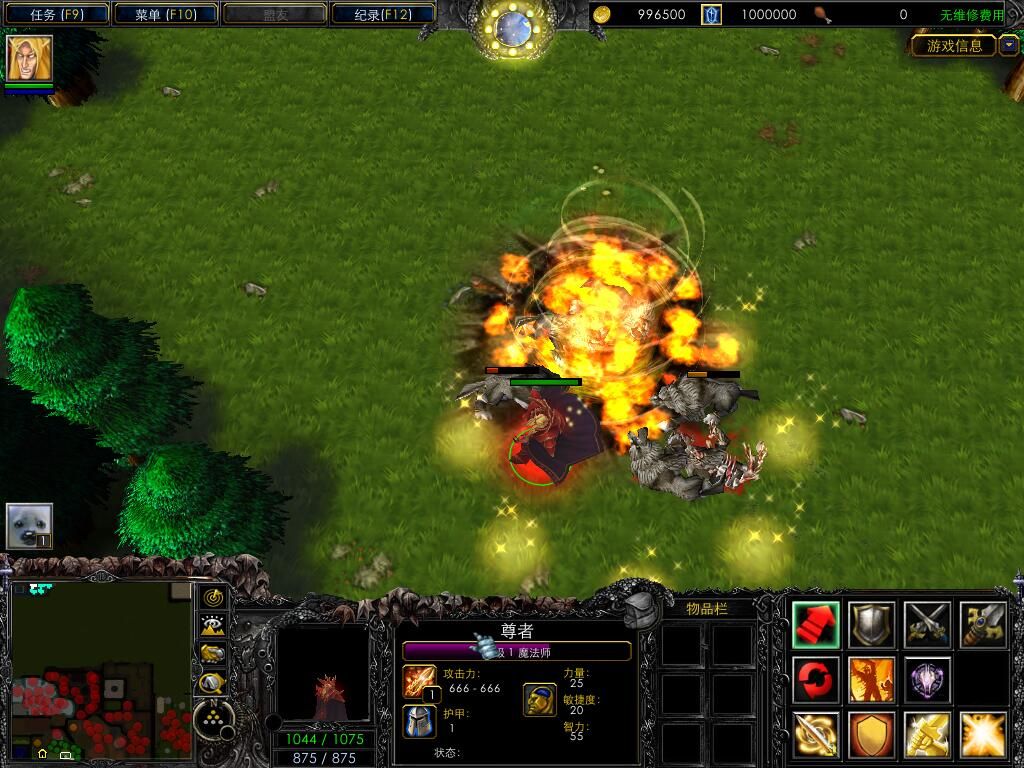Choose the silver shield command icon
The width and height of the screenshot is (1024, 768).
pyautogui.click(x=872, y=625)
